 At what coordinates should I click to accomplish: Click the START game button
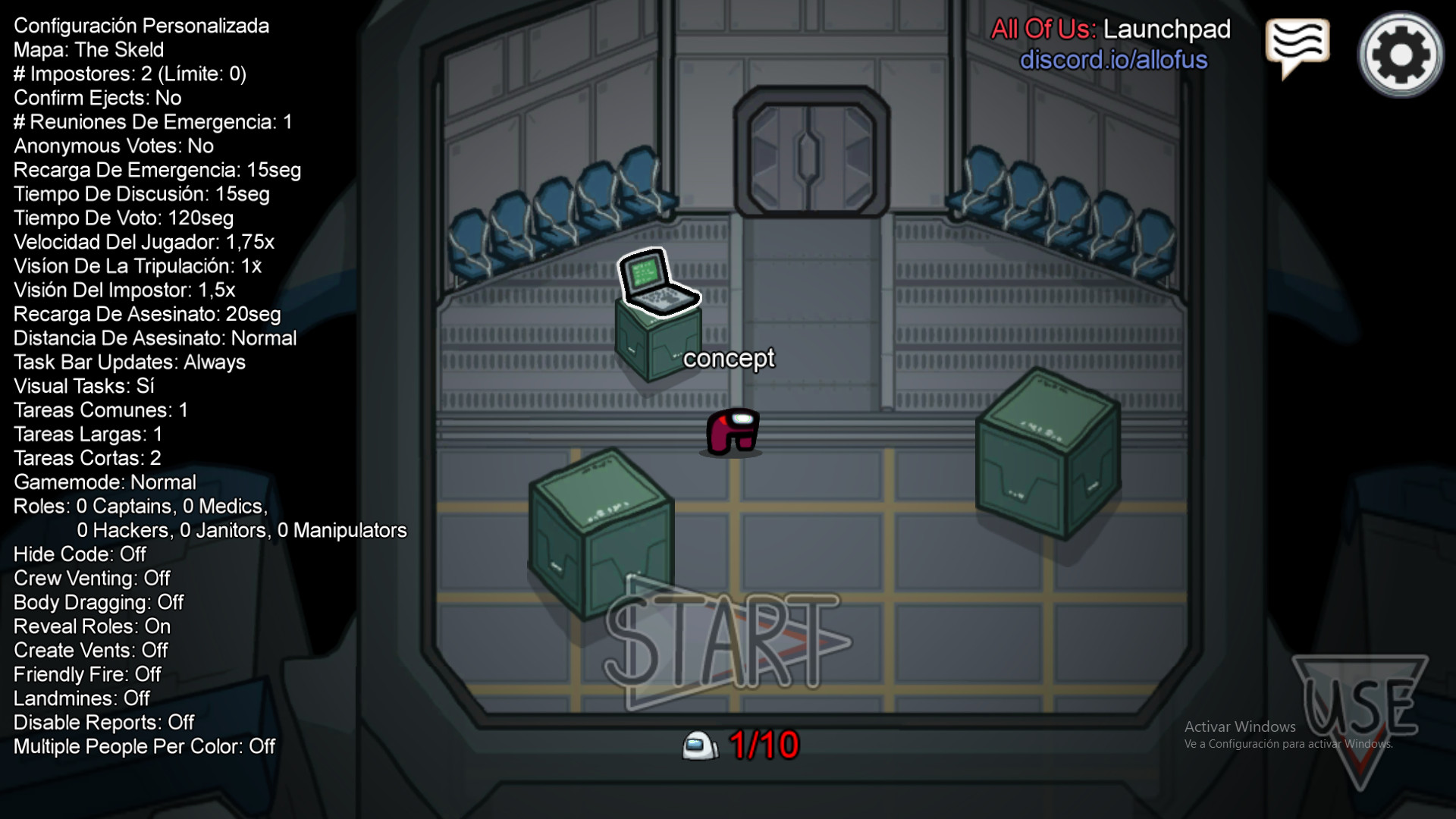(x=724, y=643)
